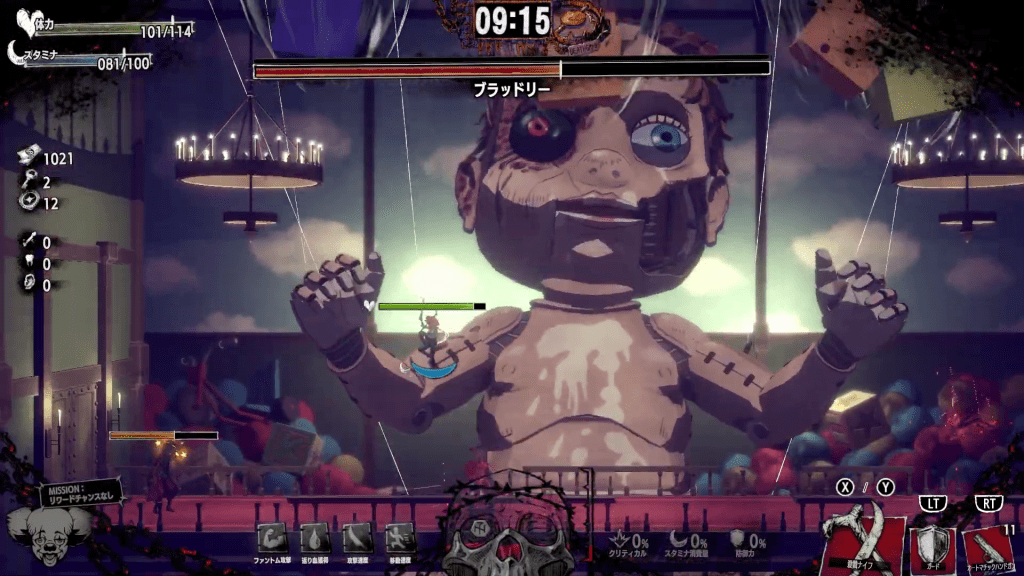This screenshot has width=1024, height=576.
Task: Select the Phantom Attack muscle-arm buff icon
Action: coord(272,537)
